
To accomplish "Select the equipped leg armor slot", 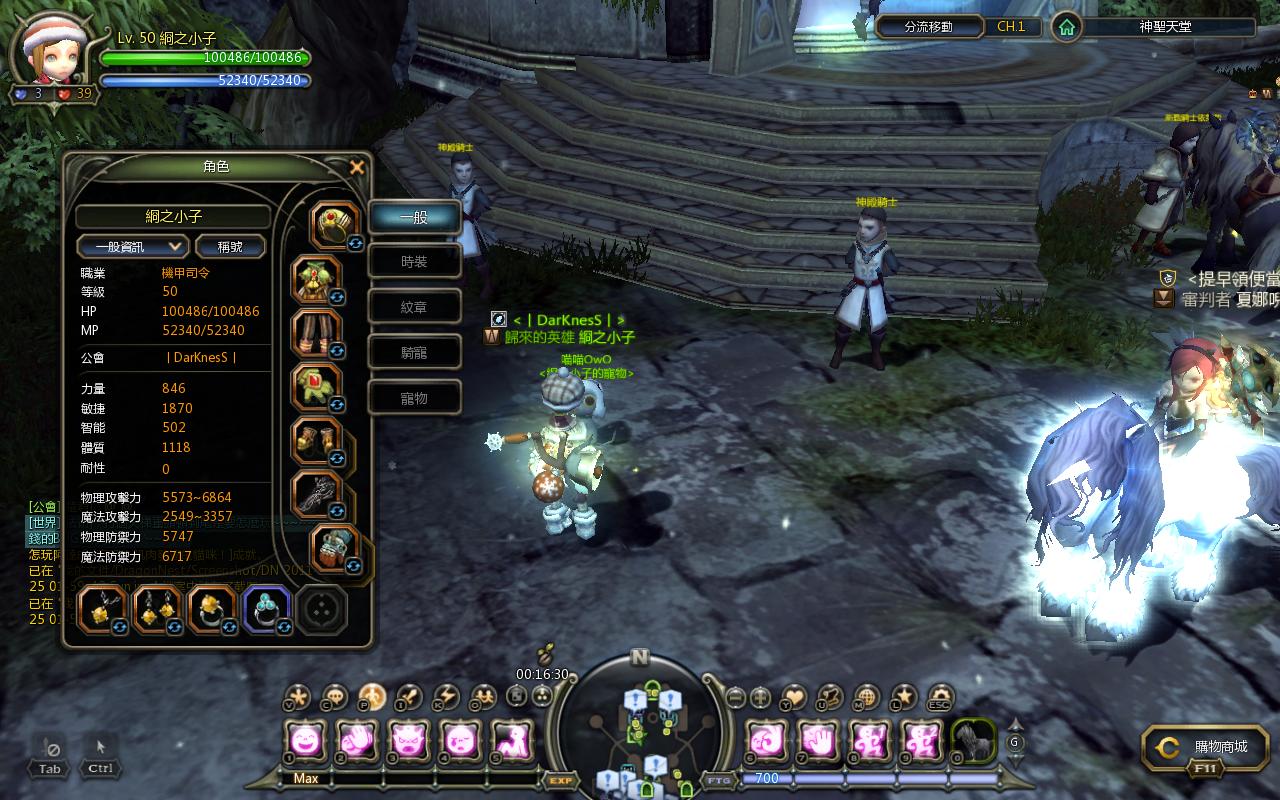I will coord(316,333).
